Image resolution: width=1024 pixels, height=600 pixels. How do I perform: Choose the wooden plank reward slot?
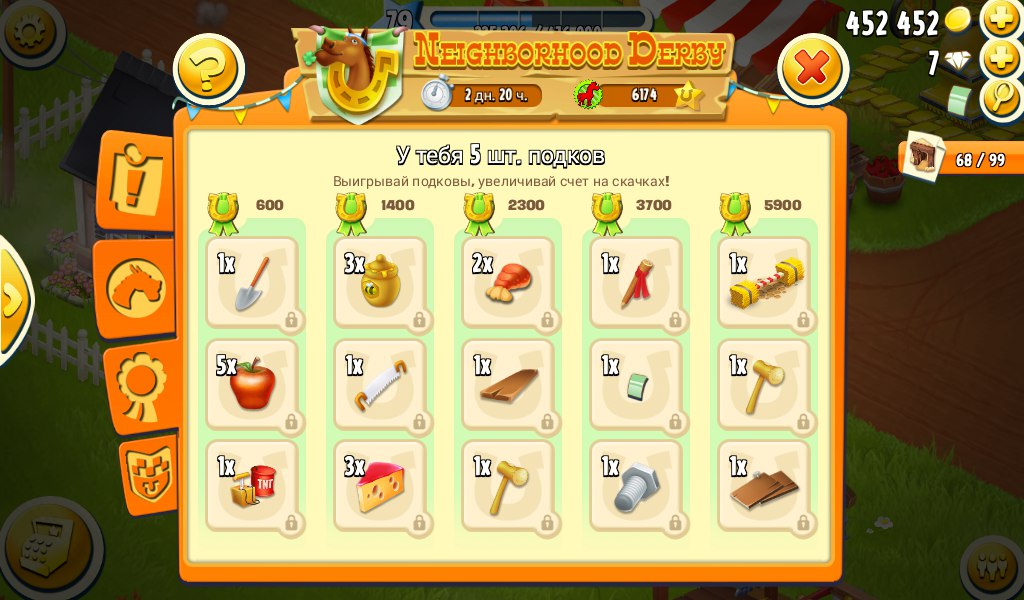[508, 385]
